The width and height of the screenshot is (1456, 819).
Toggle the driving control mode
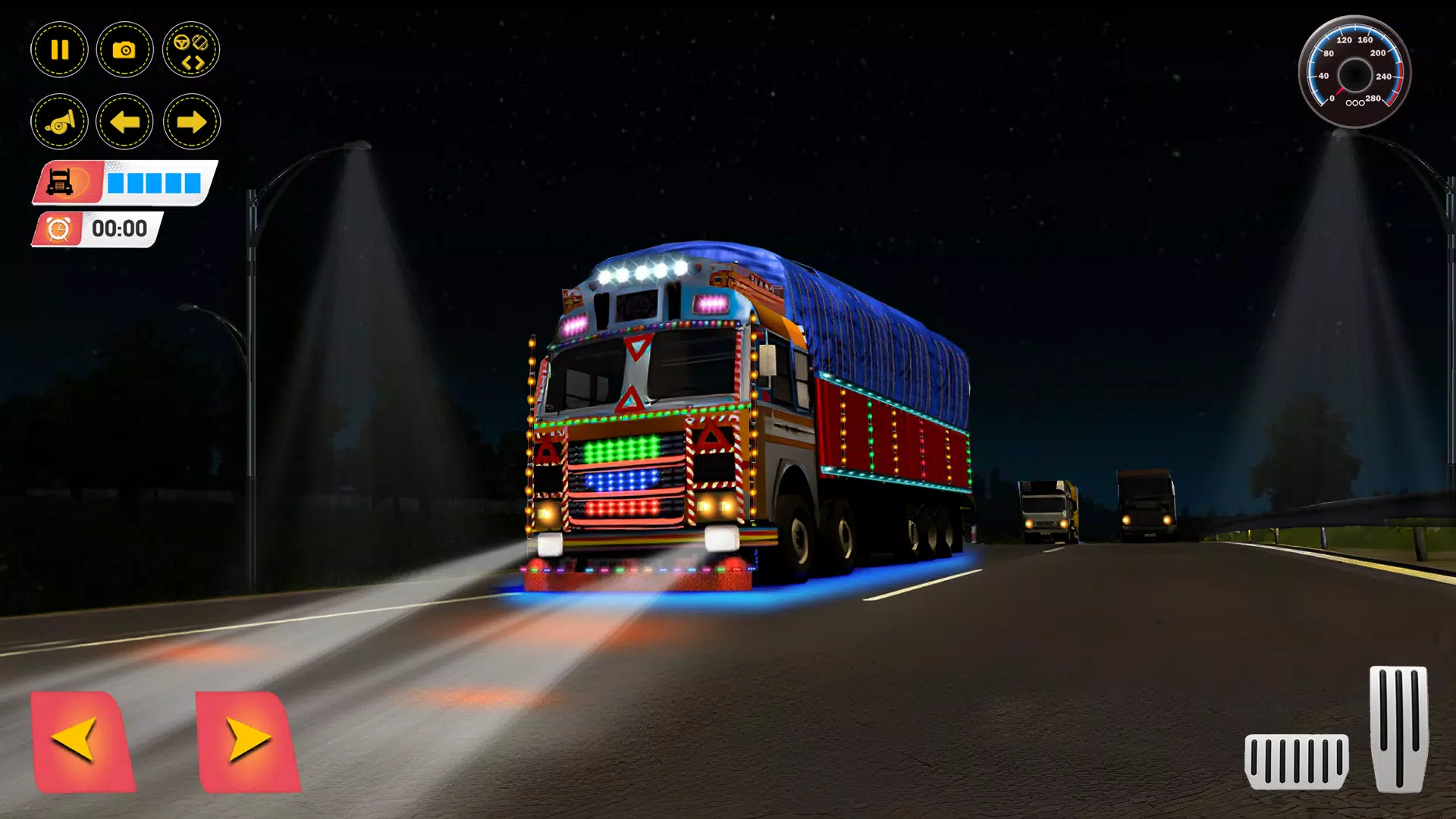pyautogui.click(x=191, y=49)
